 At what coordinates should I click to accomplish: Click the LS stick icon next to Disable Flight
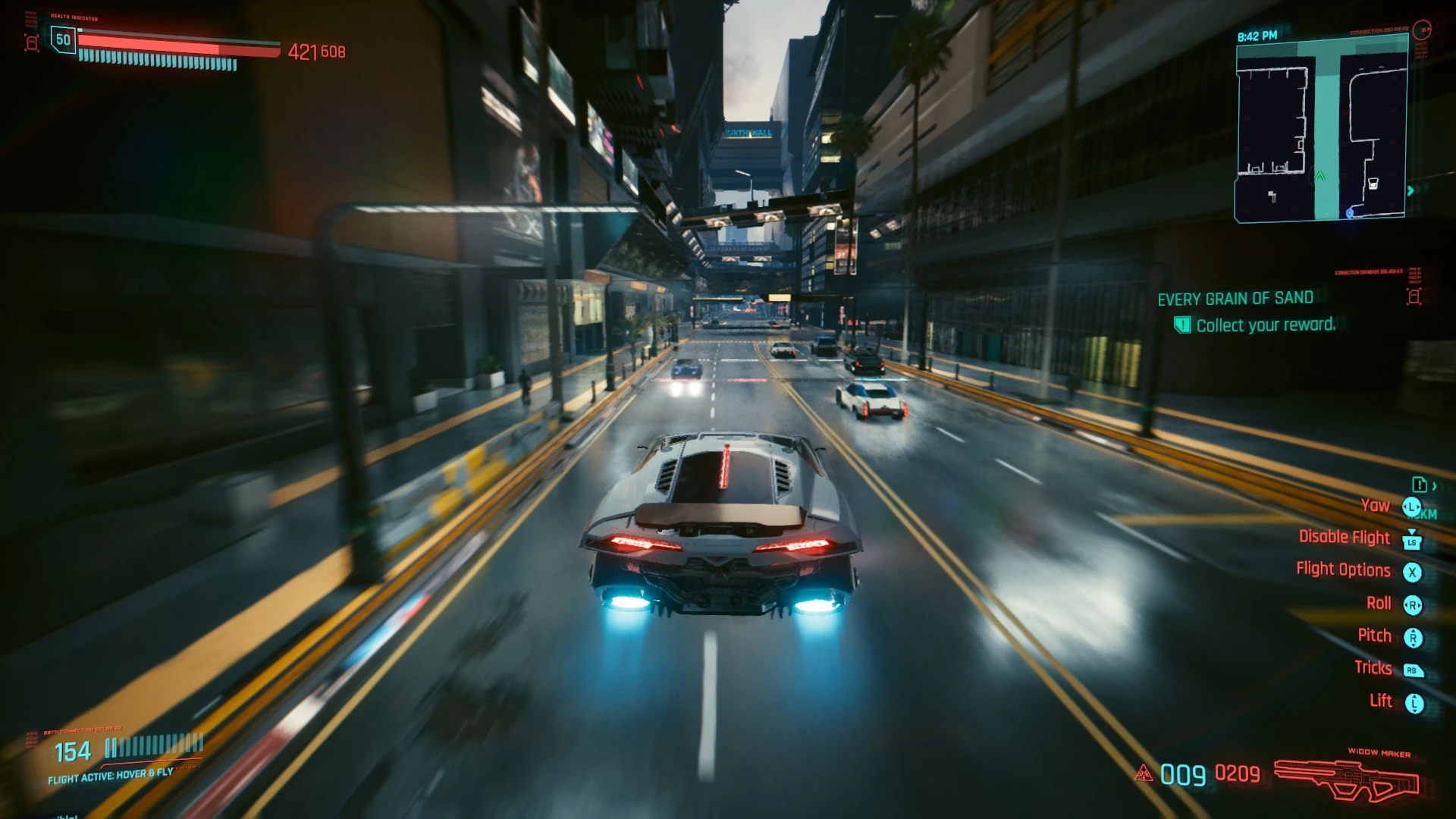1410,541
